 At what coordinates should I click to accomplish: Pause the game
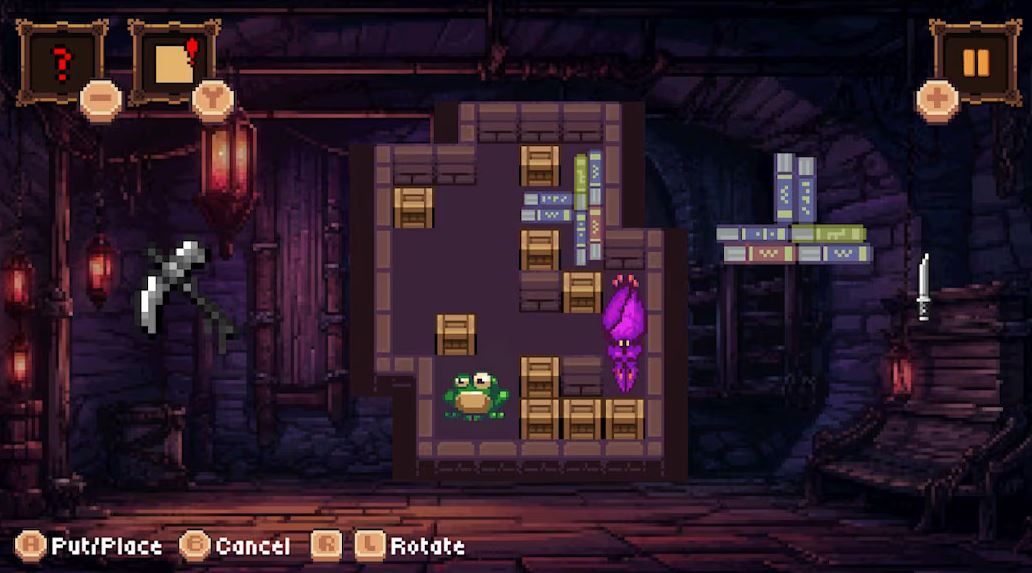tap(975, 62)
